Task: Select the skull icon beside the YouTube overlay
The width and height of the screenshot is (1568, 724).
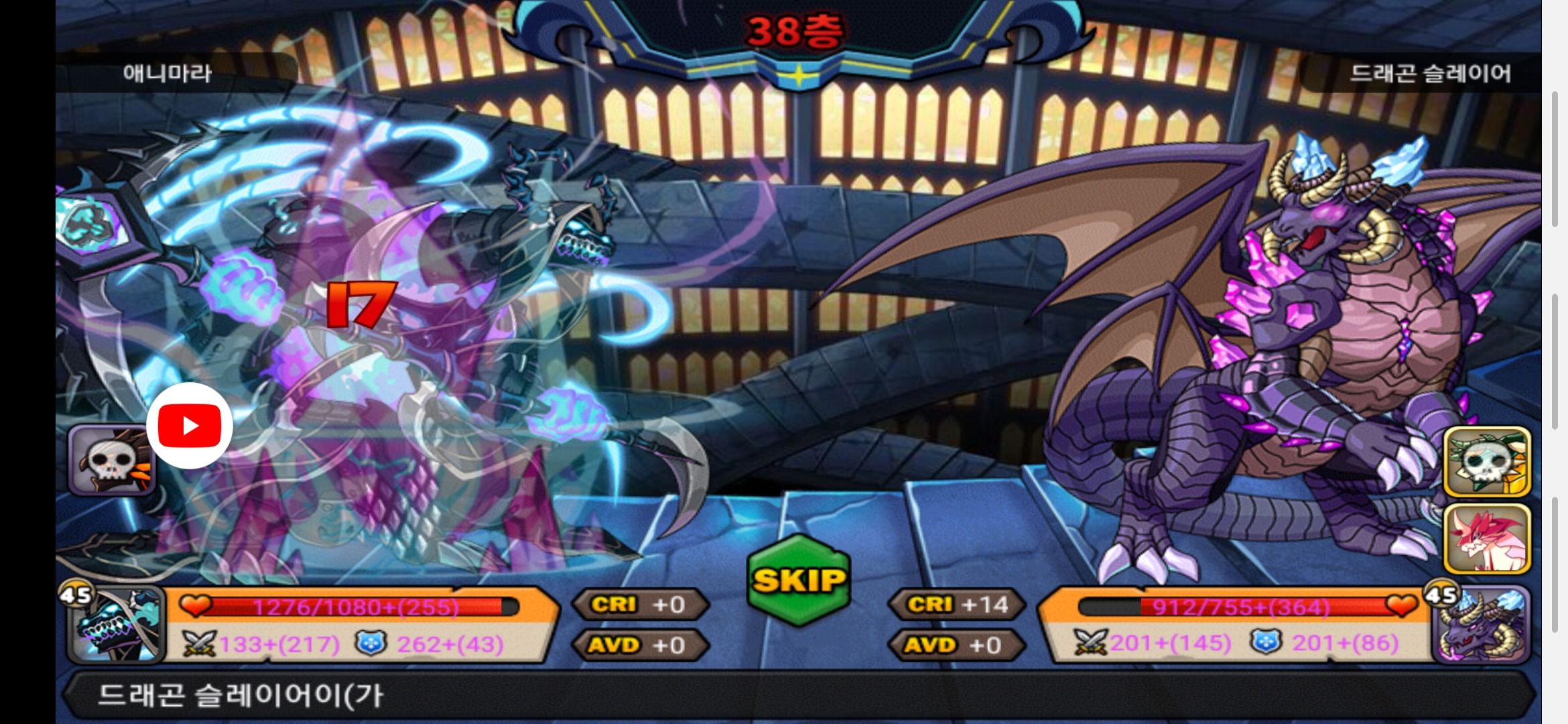Action: coord(111,461)
